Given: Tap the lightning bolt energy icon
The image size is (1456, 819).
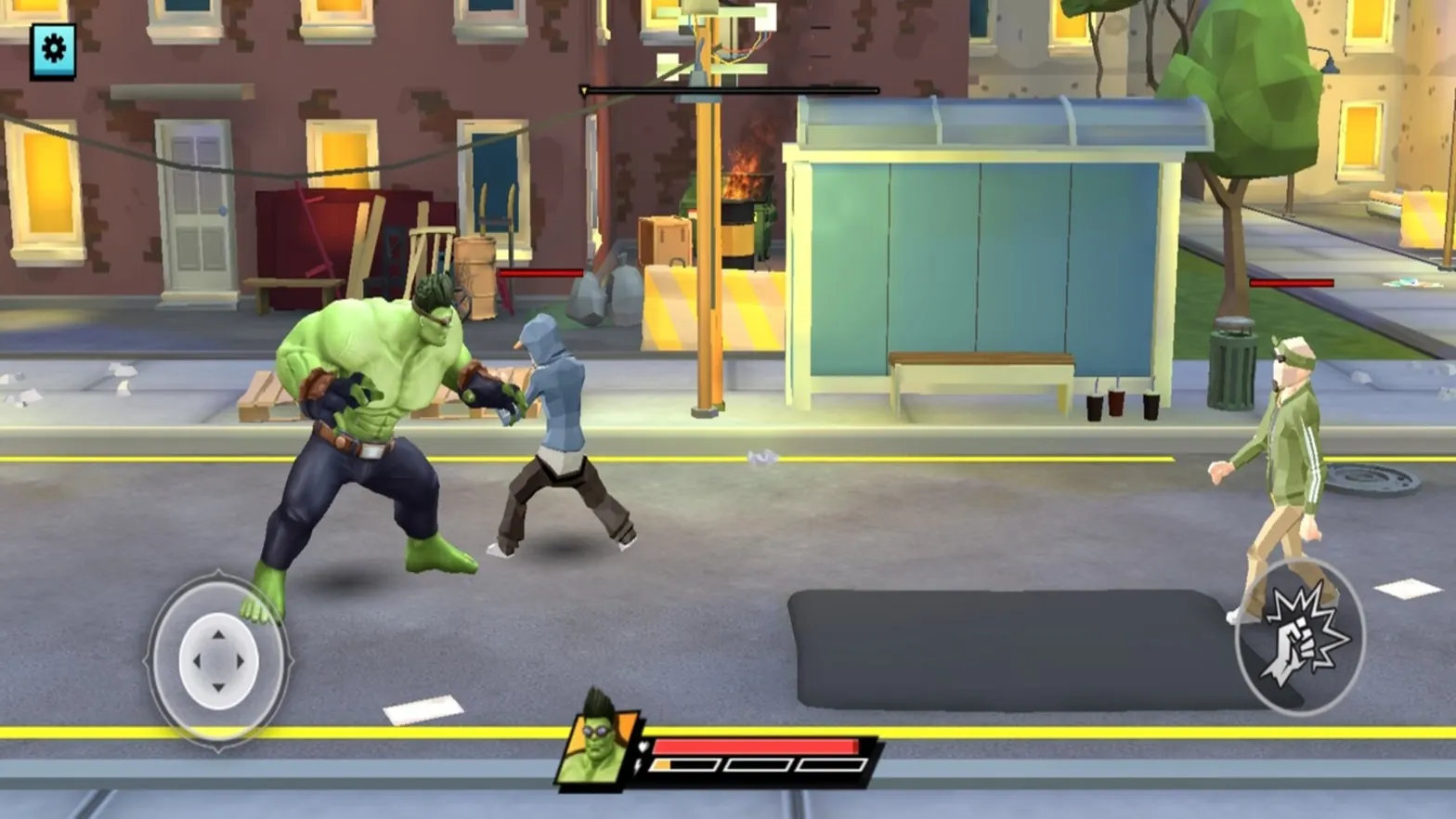Looking at the screenshot, I should click(638, 766).
